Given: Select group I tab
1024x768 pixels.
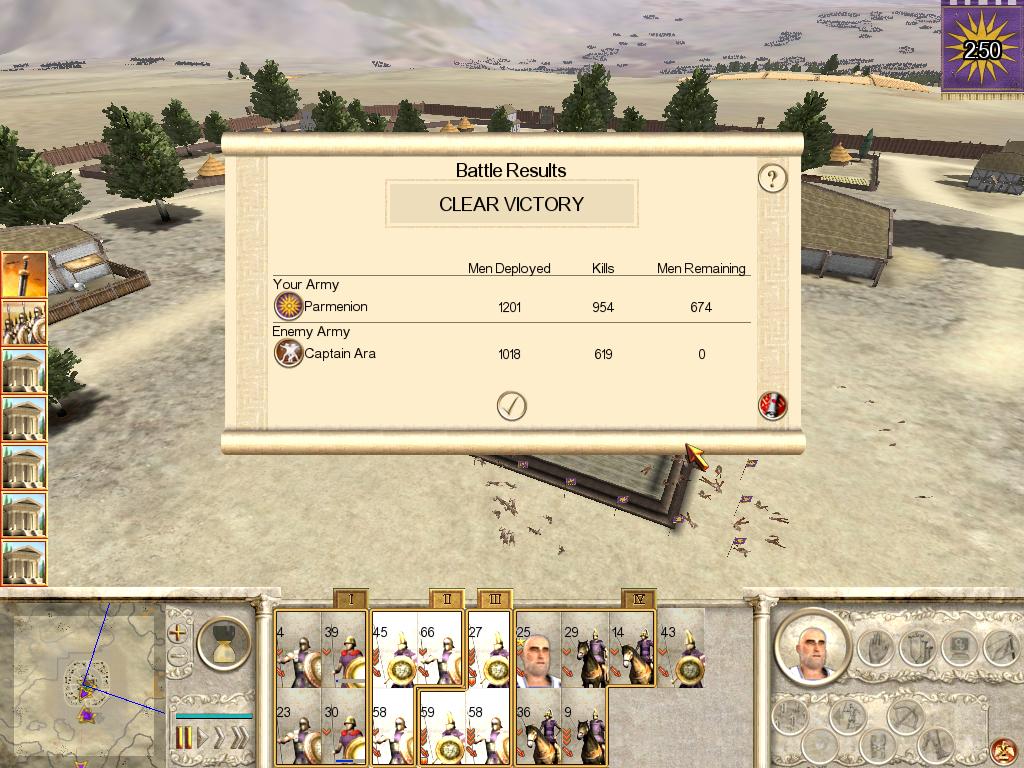Looking at the screenshot, I should pos(350,600).
